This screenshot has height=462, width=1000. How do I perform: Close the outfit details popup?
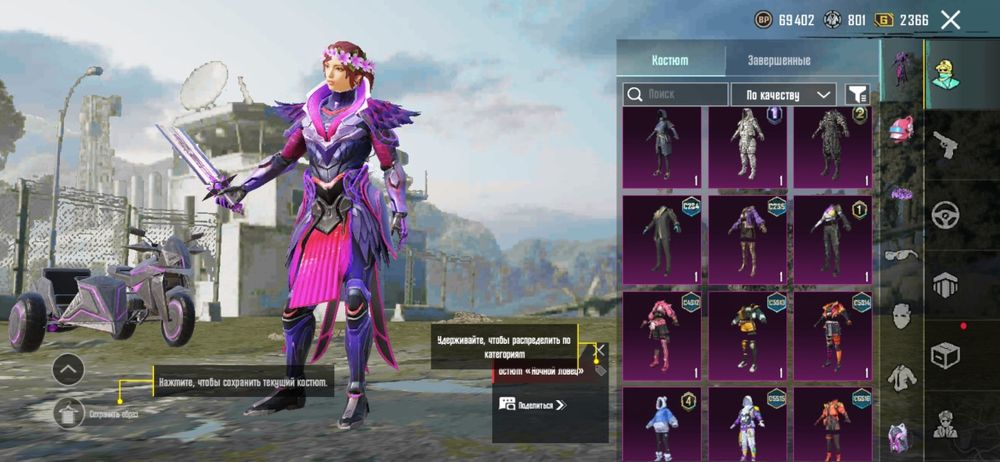600,349
